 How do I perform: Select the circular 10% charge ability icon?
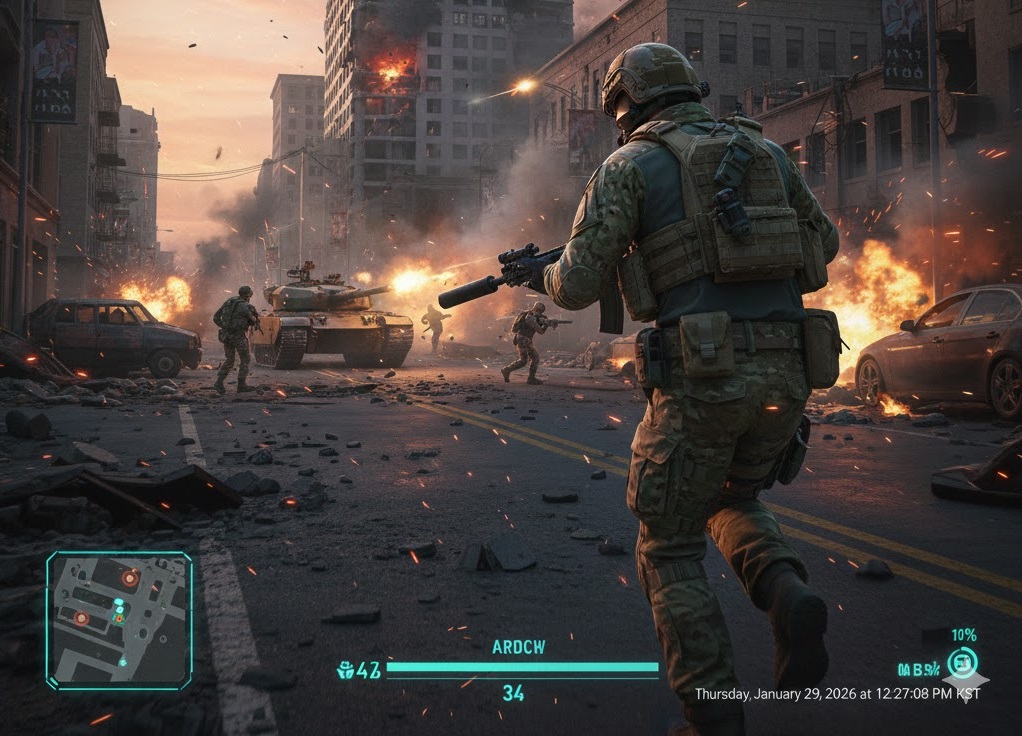pyautogui.click(x=962, y=662)
